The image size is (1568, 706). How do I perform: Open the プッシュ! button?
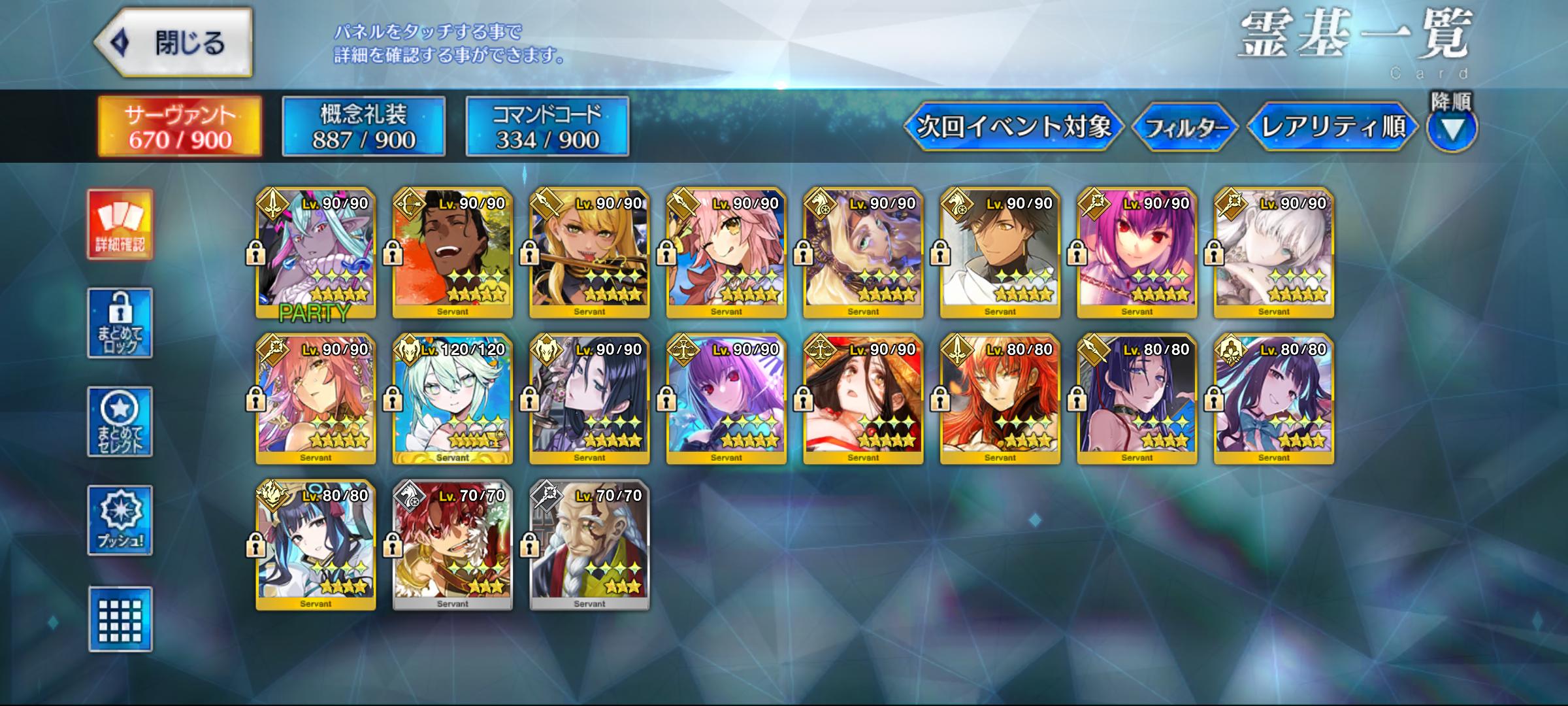pos(120,520)
